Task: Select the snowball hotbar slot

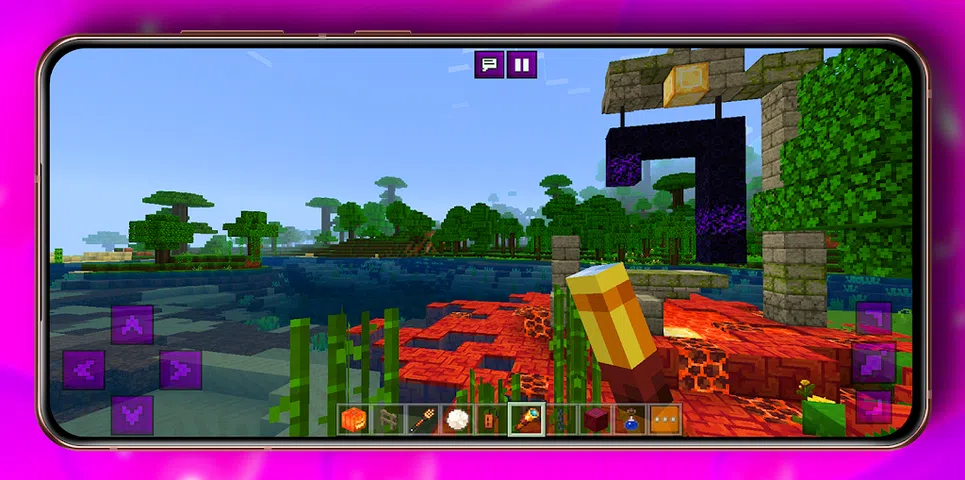Action: point(457,420)
